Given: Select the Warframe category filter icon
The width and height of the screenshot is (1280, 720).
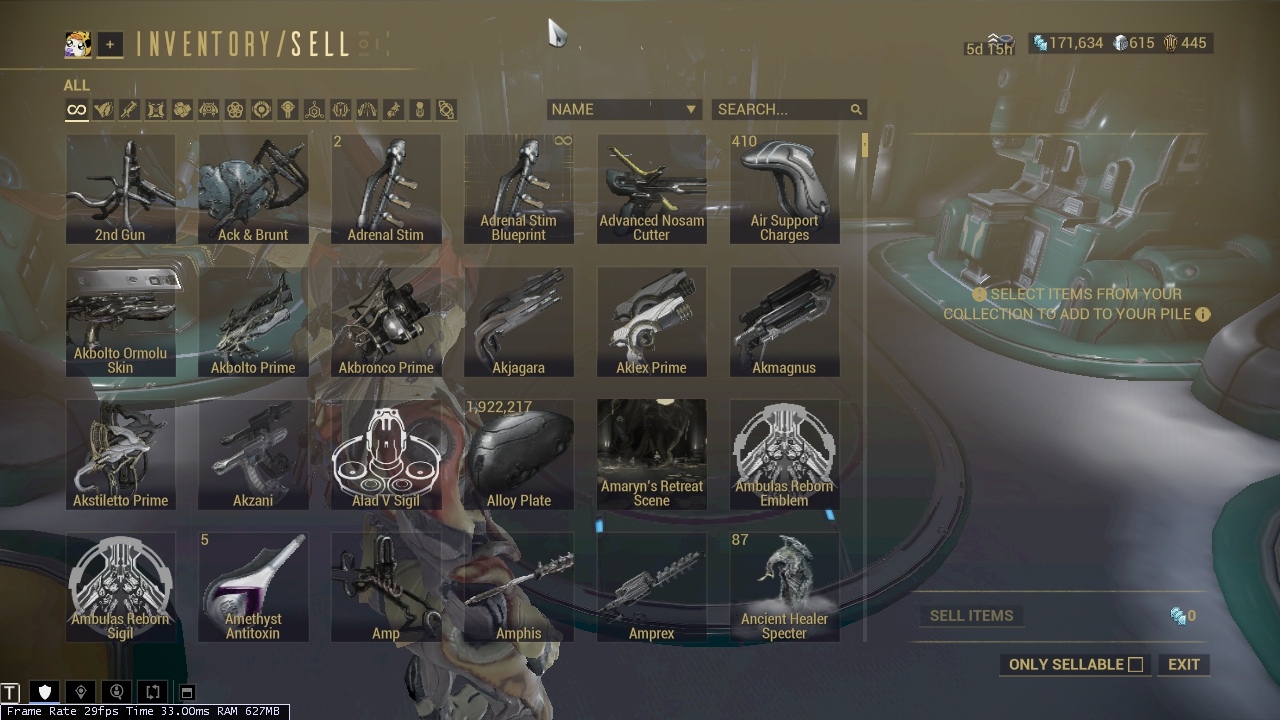Looking at the screenshot, I should (103, 110).
